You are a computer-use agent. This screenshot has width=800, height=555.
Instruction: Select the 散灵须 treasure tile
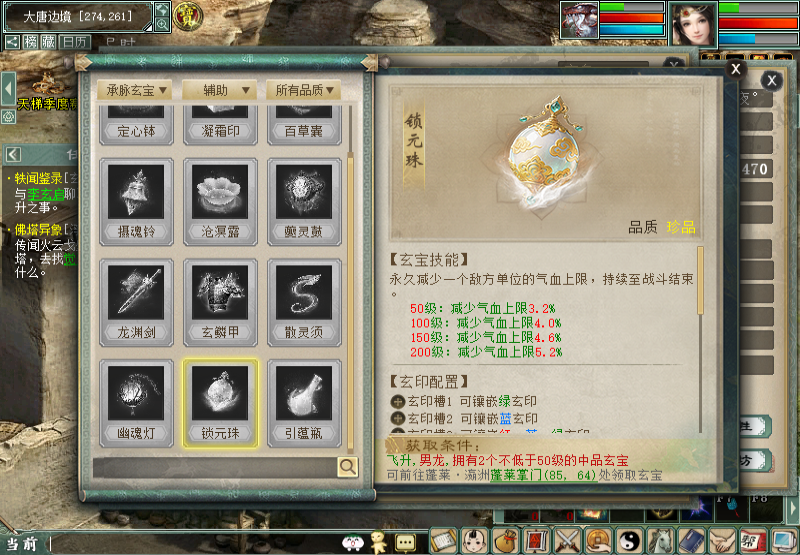[304, 302]
